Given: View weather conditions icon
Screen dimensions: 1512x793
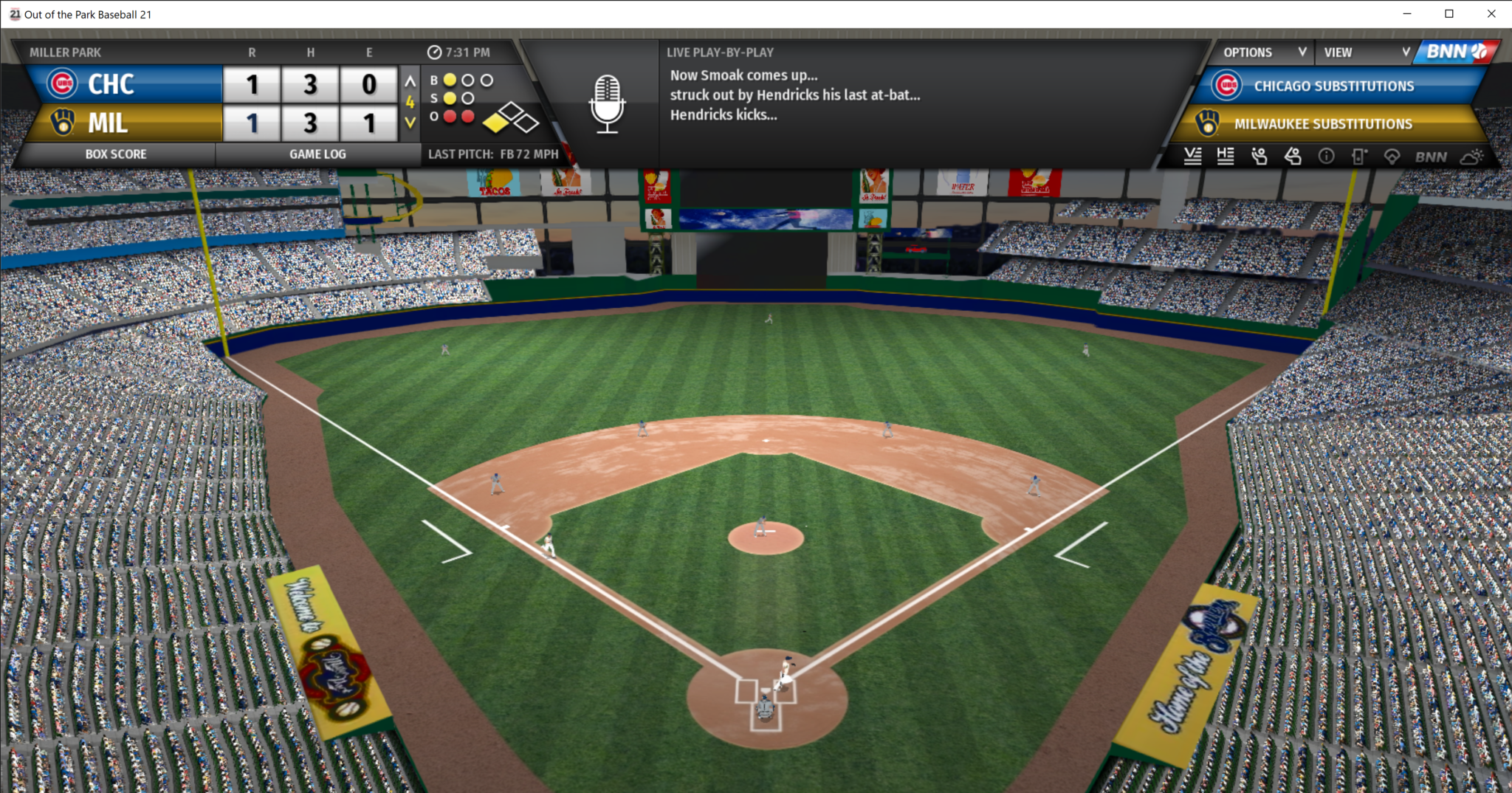Looking at the screenshot, I should click(1471, 156).
